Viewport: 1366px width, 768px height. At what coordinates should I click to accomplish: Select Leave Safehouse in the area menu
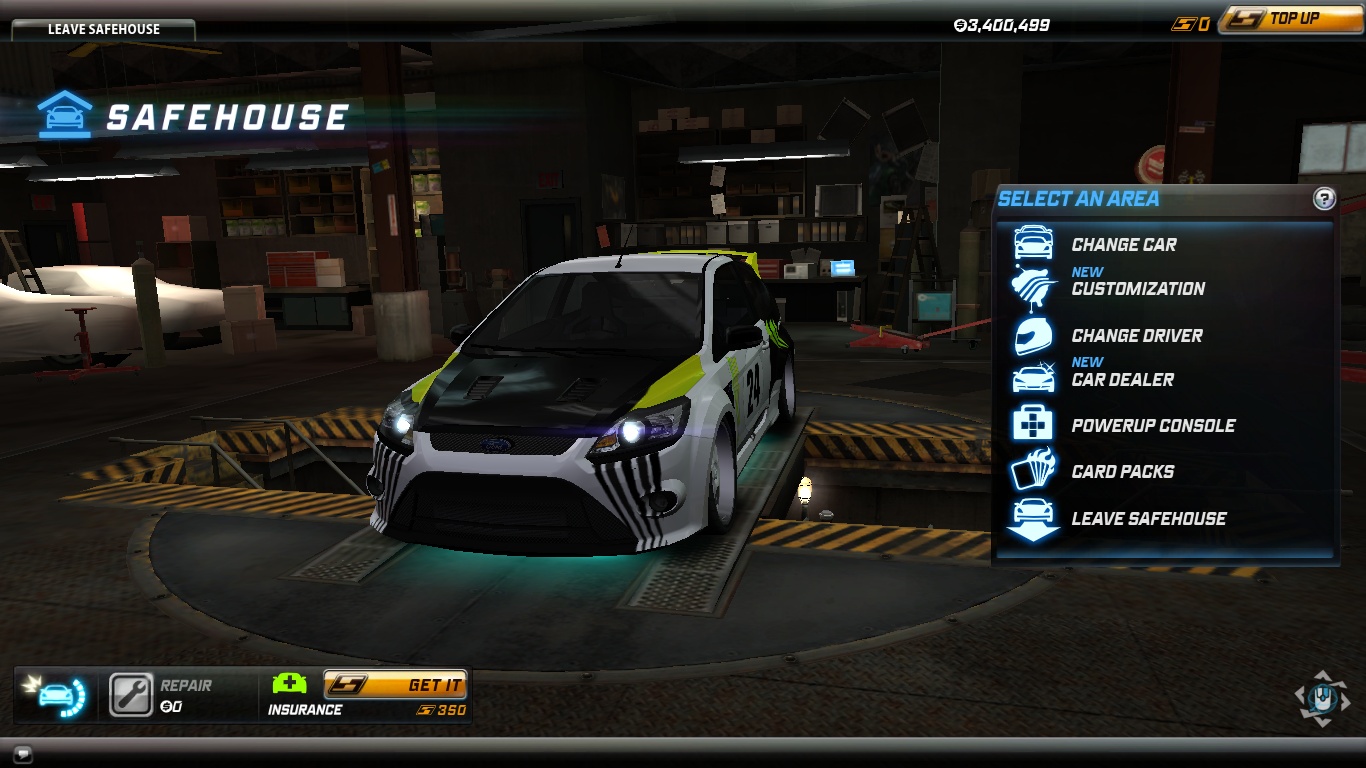point(1148,518)
